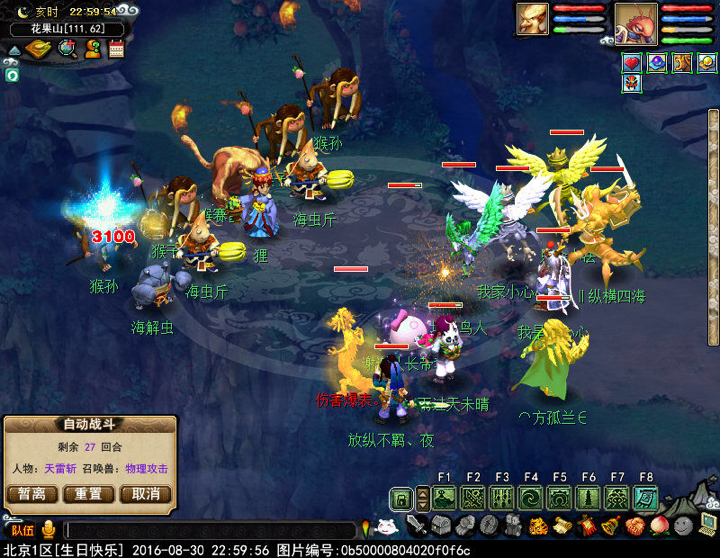Click the 暂离 (leave temporarily) button
The height and width of the screenshot is (558, 720).
pyautogui.click(x=32, y=494)
